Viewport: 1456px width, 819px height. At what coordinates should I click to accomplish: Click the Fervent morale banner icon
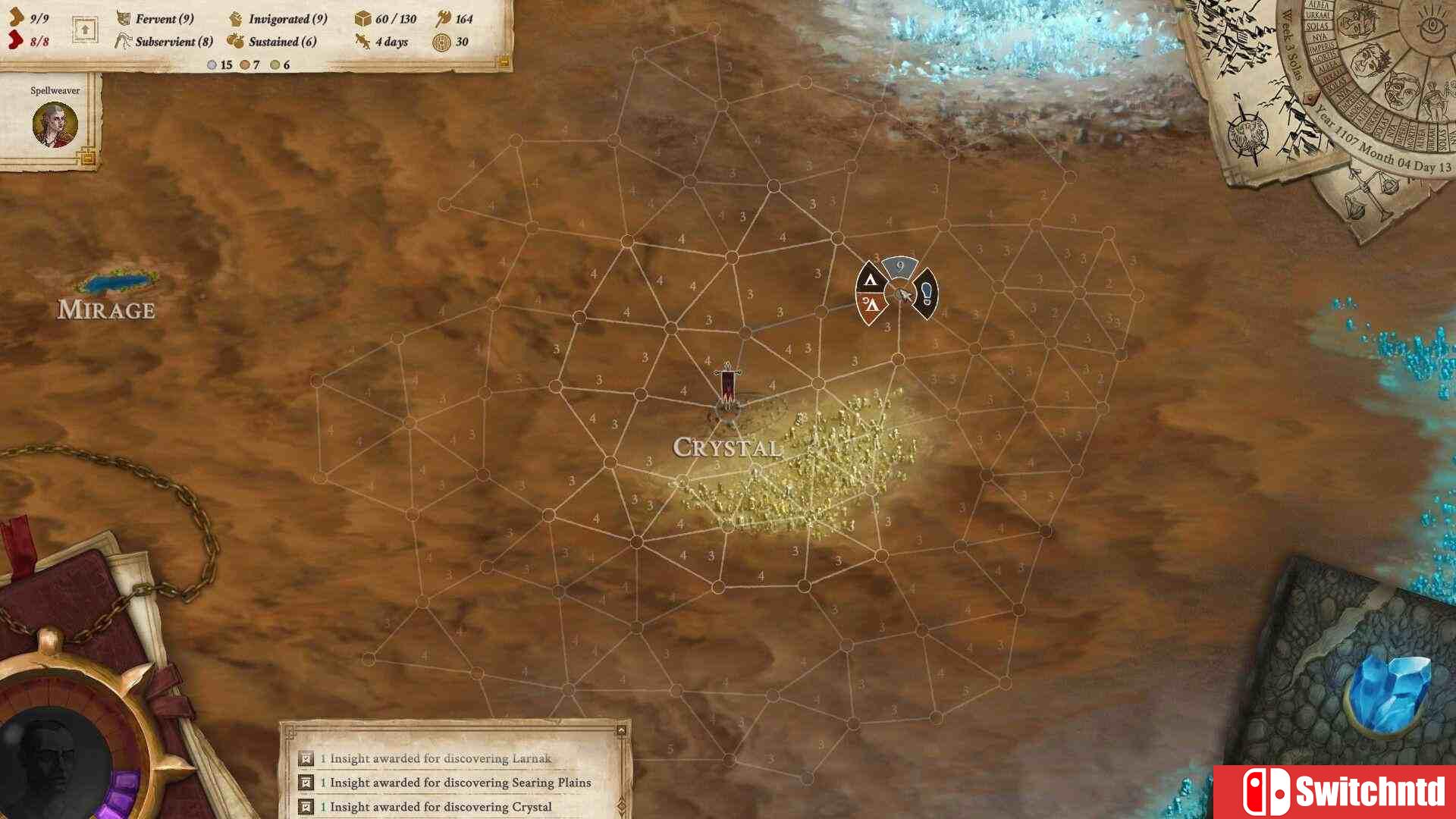(x=124, y=19)
